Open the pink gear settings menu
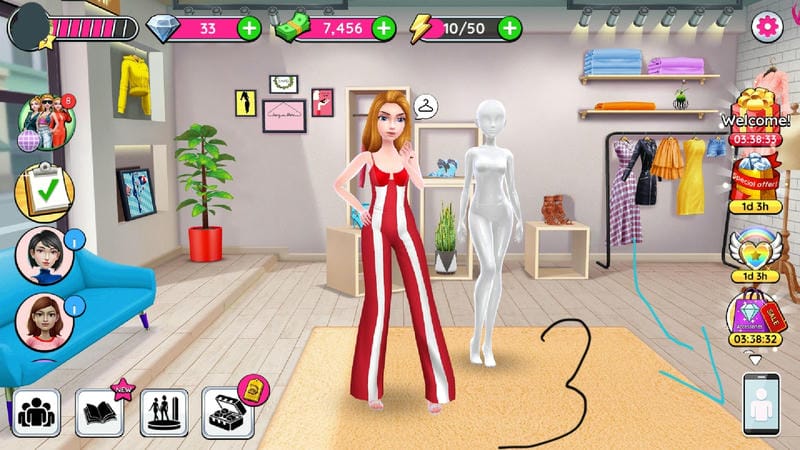 coord(767,27)
